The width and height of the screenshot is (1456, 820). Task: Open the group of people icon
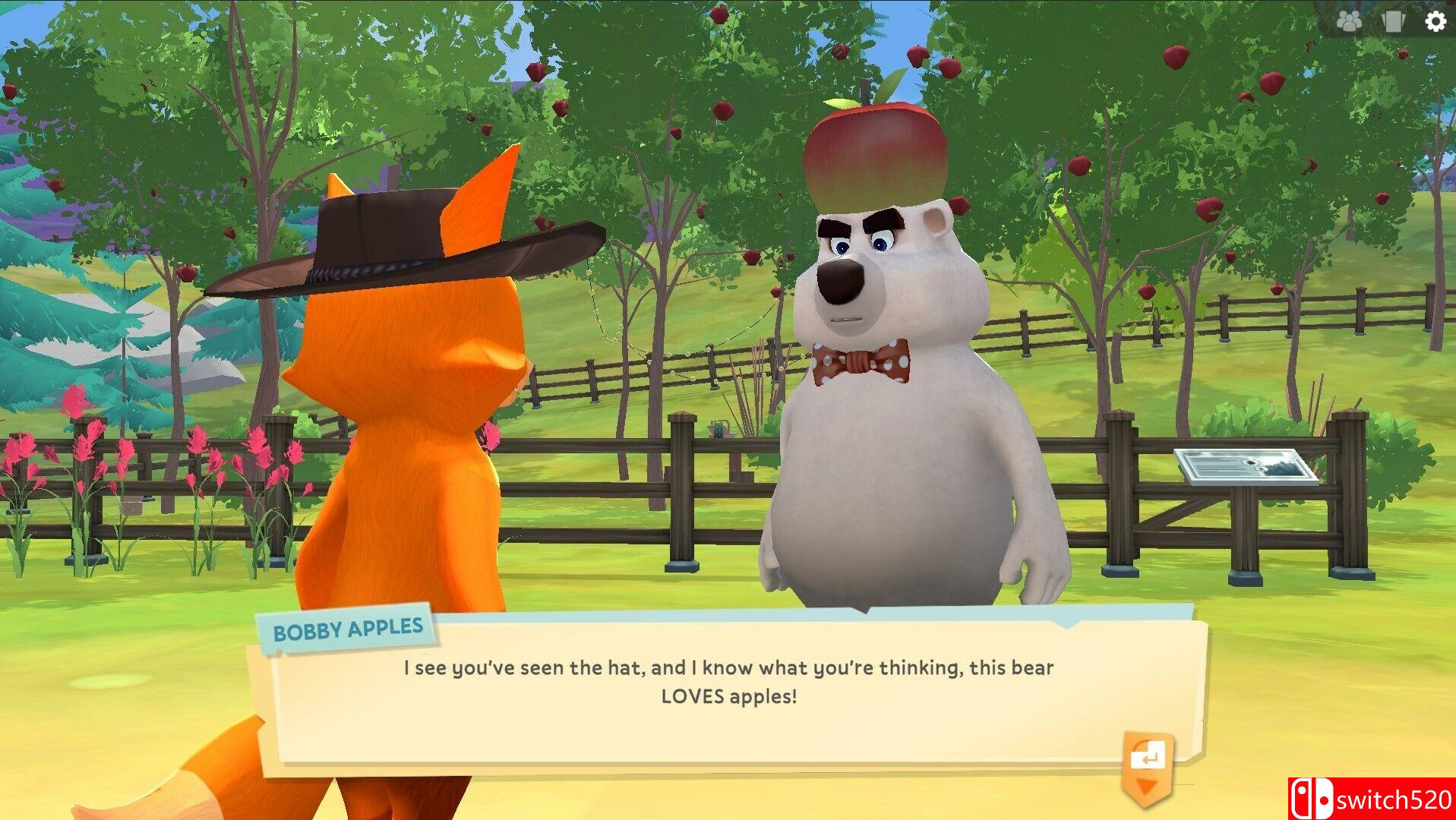[1349, 21]
